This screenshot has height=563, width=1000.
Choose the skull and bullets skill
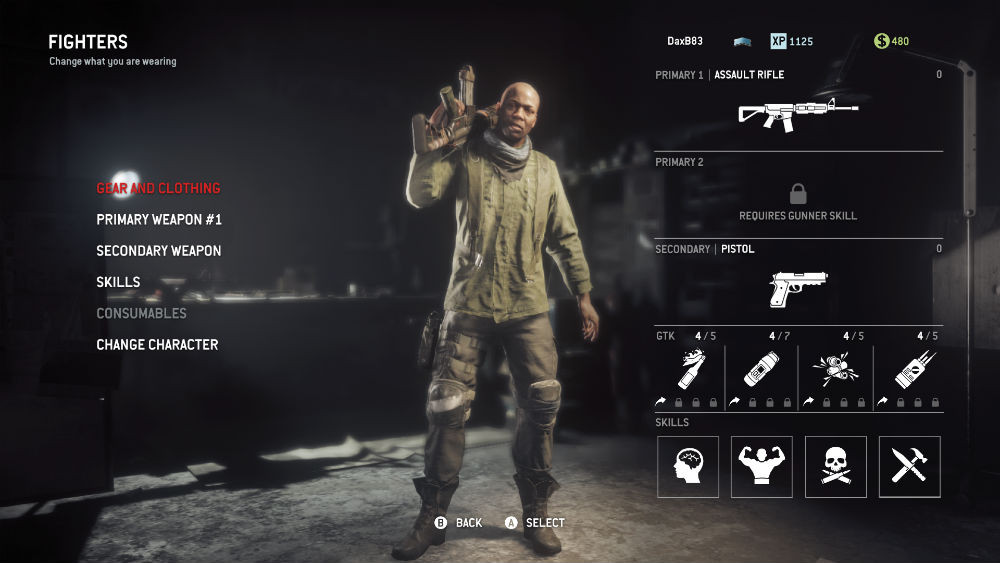pyautogui.click(x=835, y=467)
